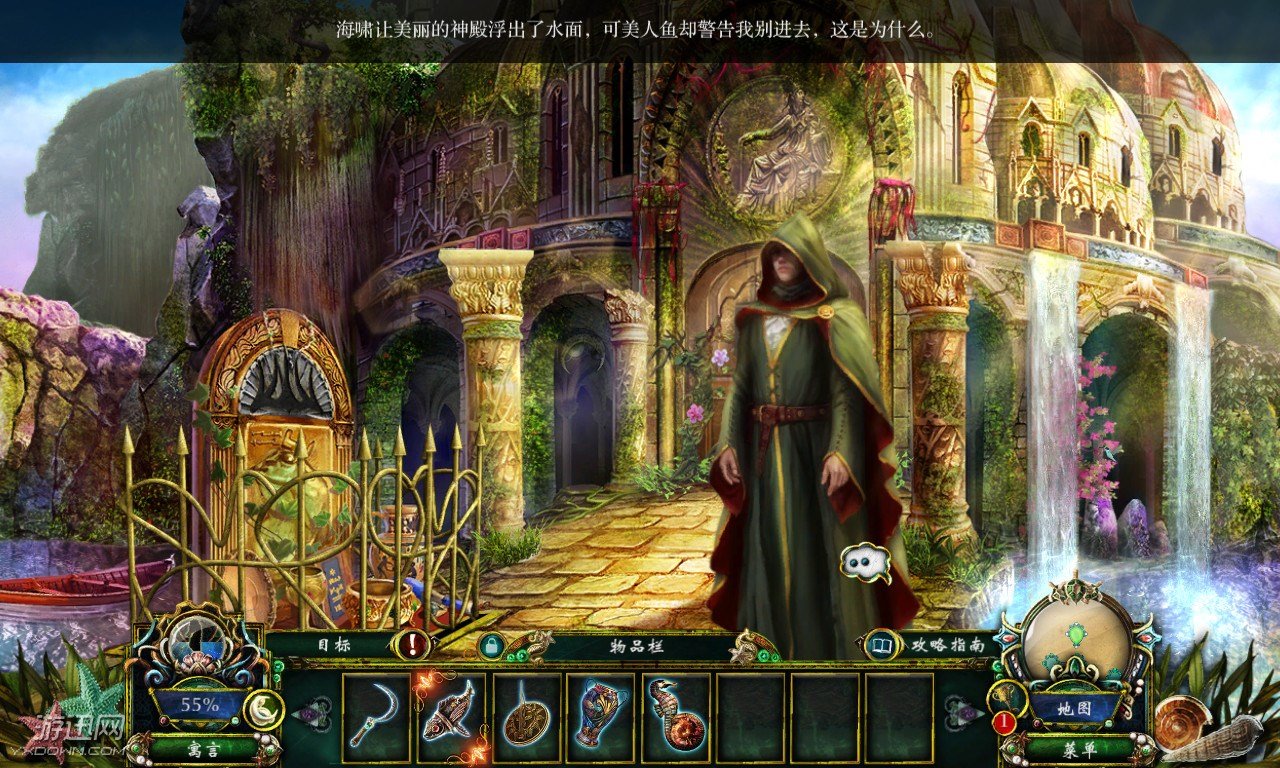Click the red exclamation objective icon
Image resolution: width=1280 pixels, height=768 pixels.
tap(409, 645)
